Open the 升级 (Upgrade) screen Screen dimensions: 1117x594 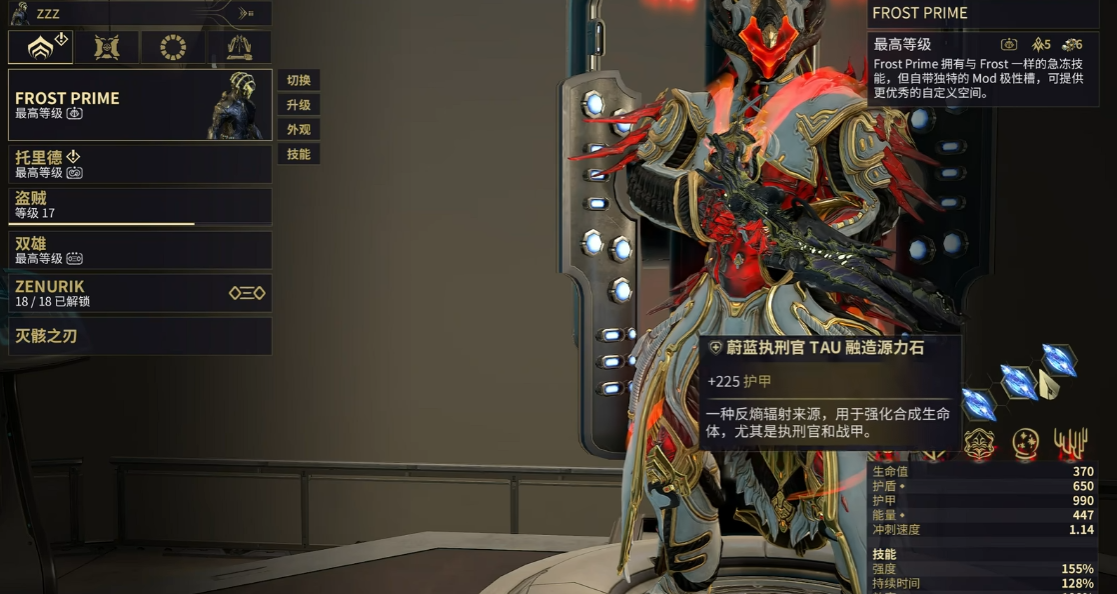(x=298, y=105)
